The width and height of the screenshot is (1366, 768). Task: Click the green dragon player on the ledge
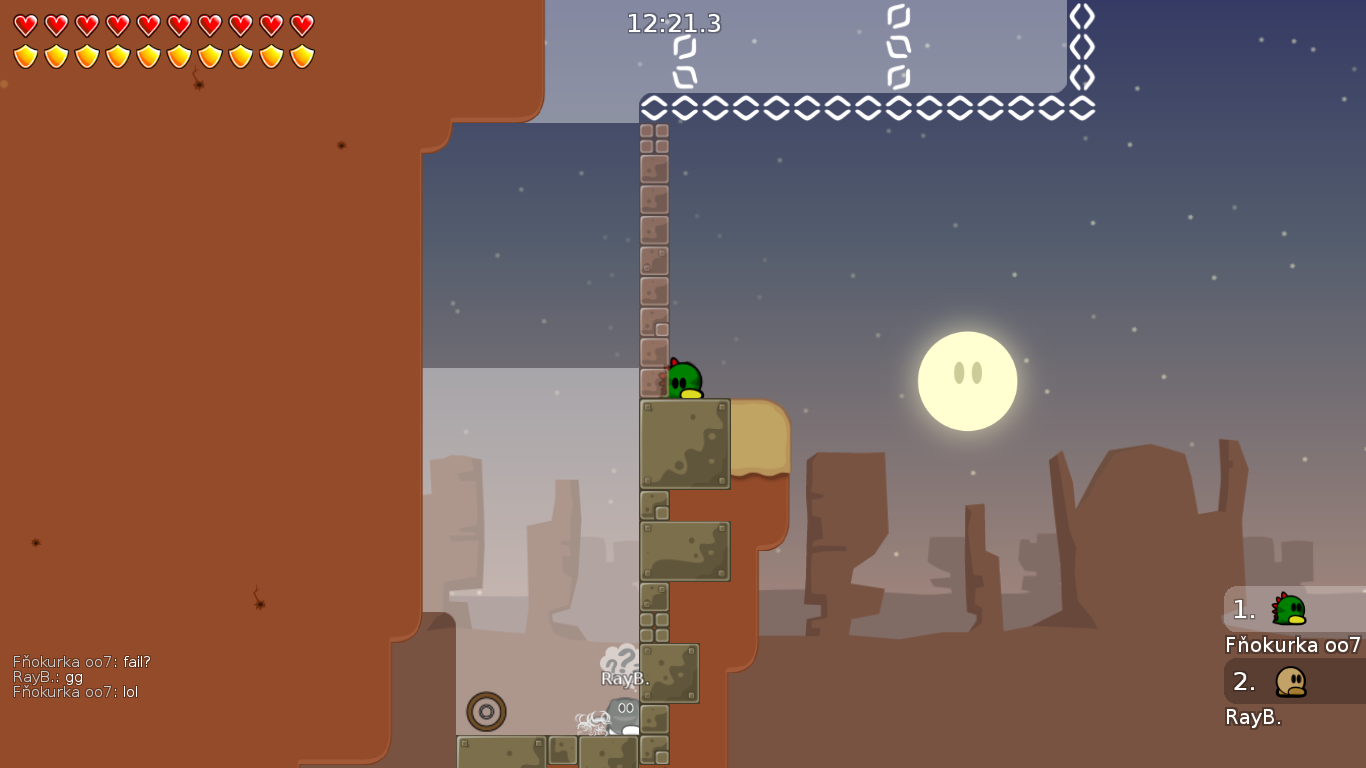click(x=684, y=378)
